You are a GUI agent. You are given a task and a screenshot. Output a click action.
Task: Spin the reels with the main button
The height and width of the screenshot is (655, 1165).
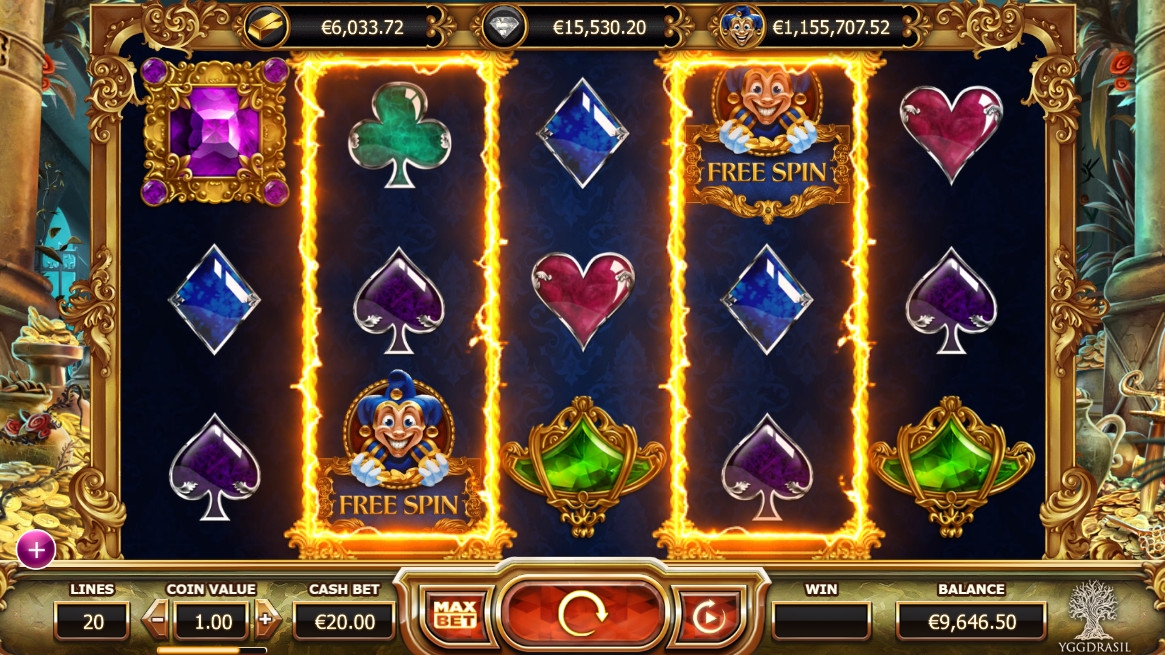(584, 613)
